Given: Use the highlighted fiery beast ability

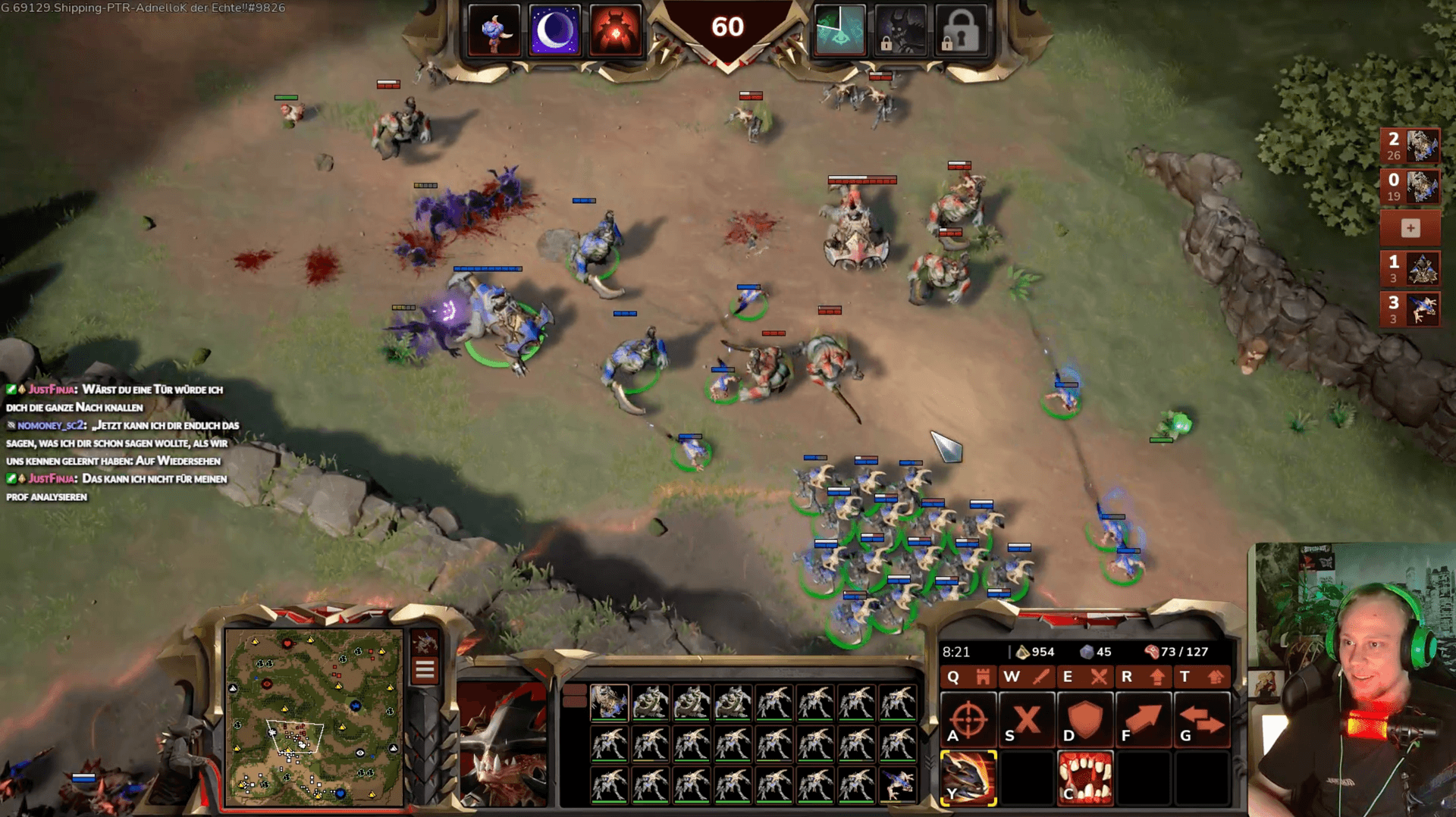Looking at the screenshot, I should tap(968, 778).
